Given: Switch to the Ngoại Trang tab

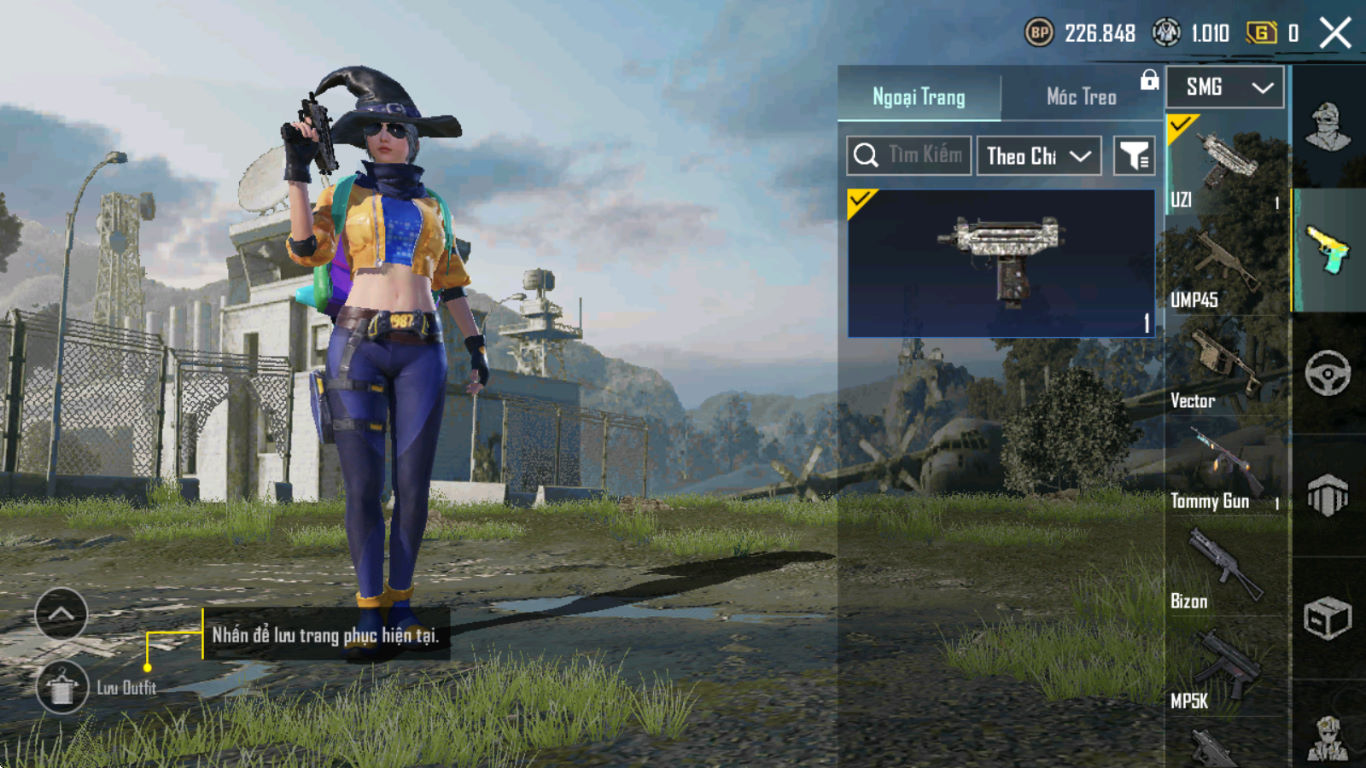Looking at the screenshot, I should (919, 97).
